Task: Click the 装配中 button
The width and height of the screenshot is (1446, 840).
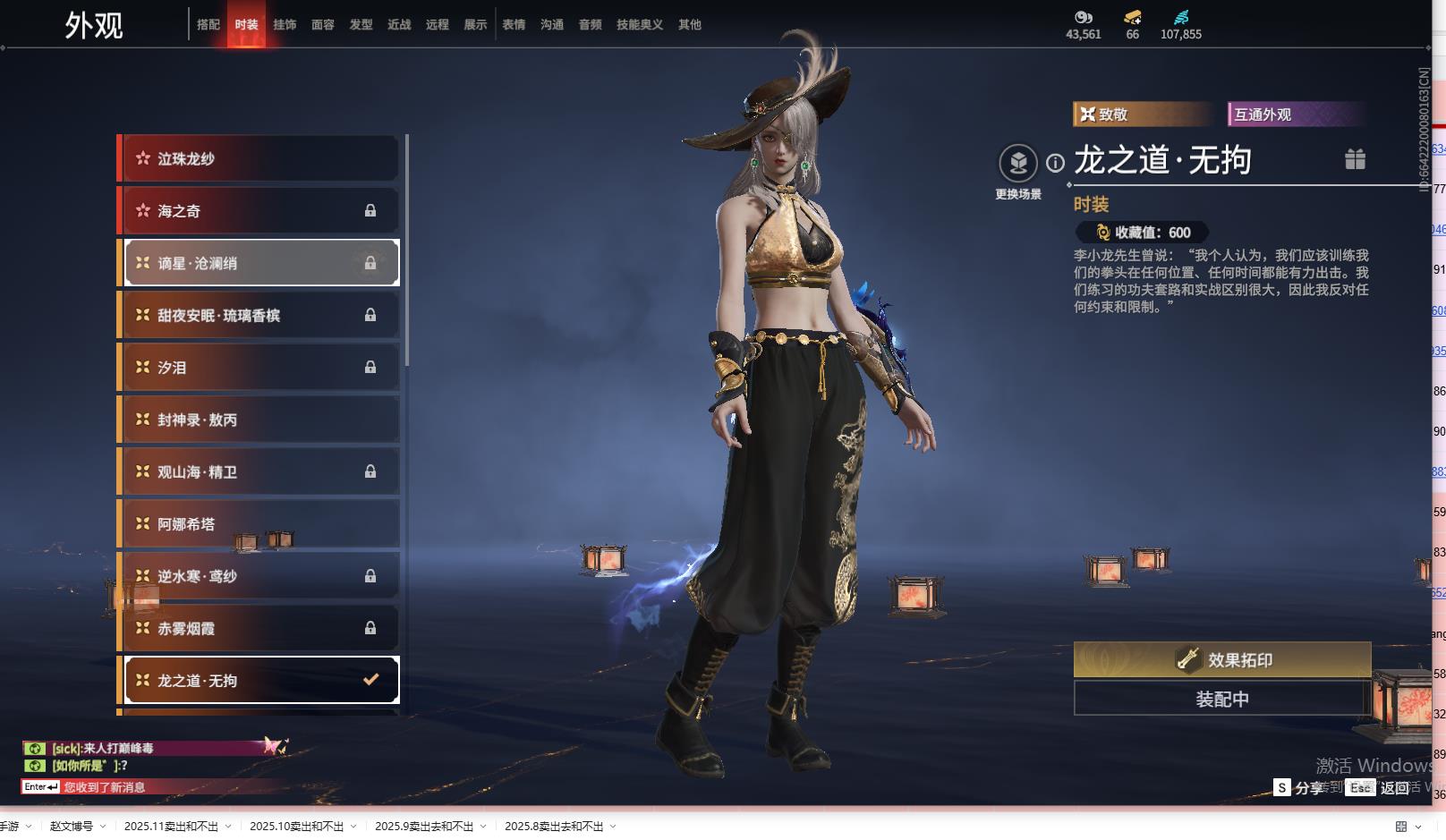Action: click(1222, 699)
